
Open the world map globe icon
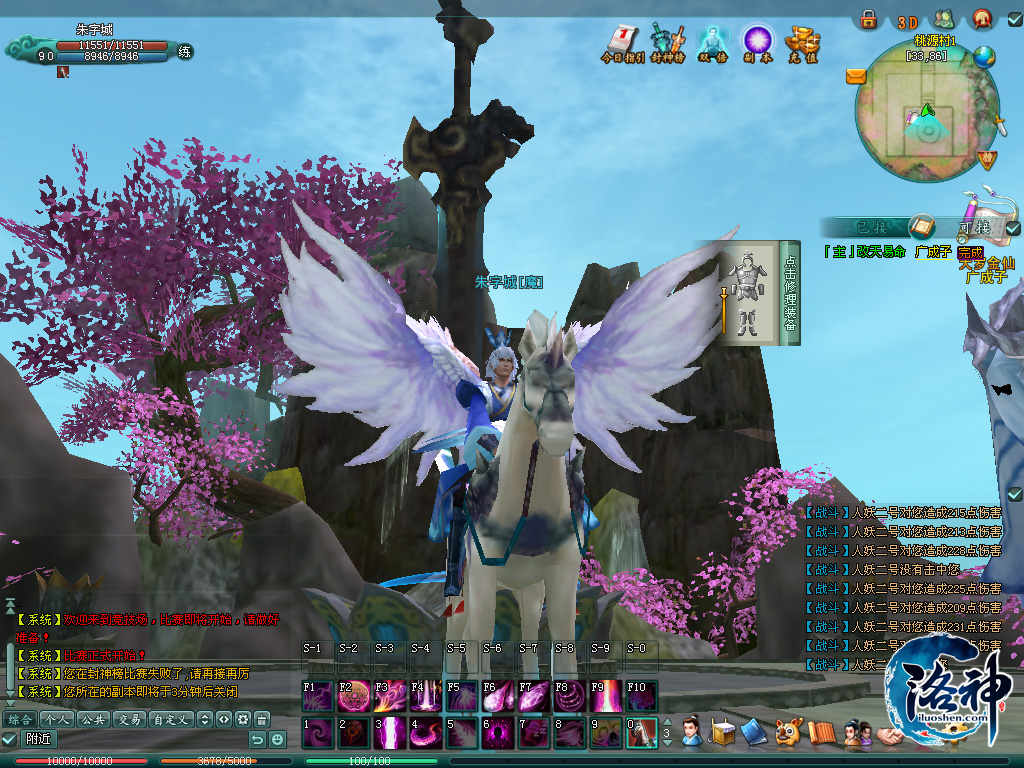coord(984,57)
